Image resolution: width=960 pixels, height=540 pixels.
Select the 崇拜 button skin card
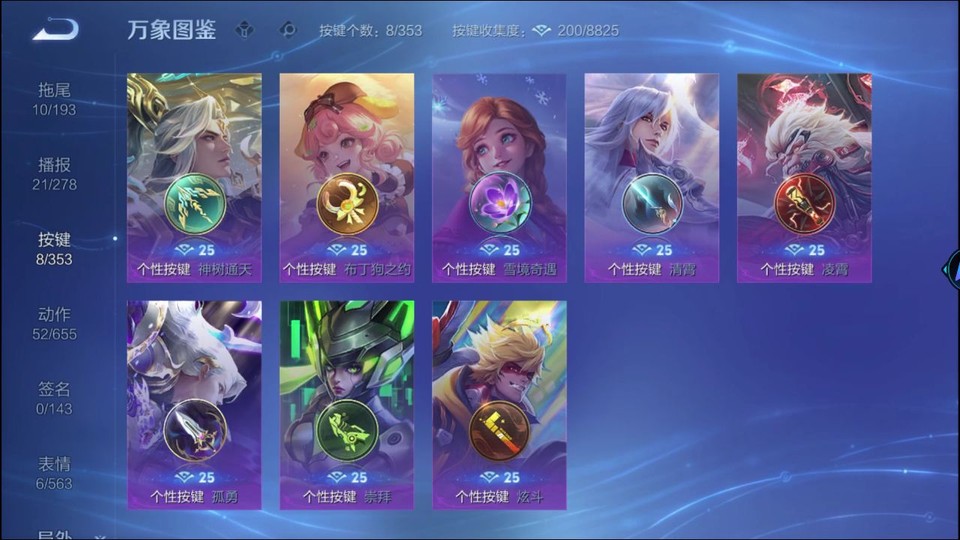347,405
